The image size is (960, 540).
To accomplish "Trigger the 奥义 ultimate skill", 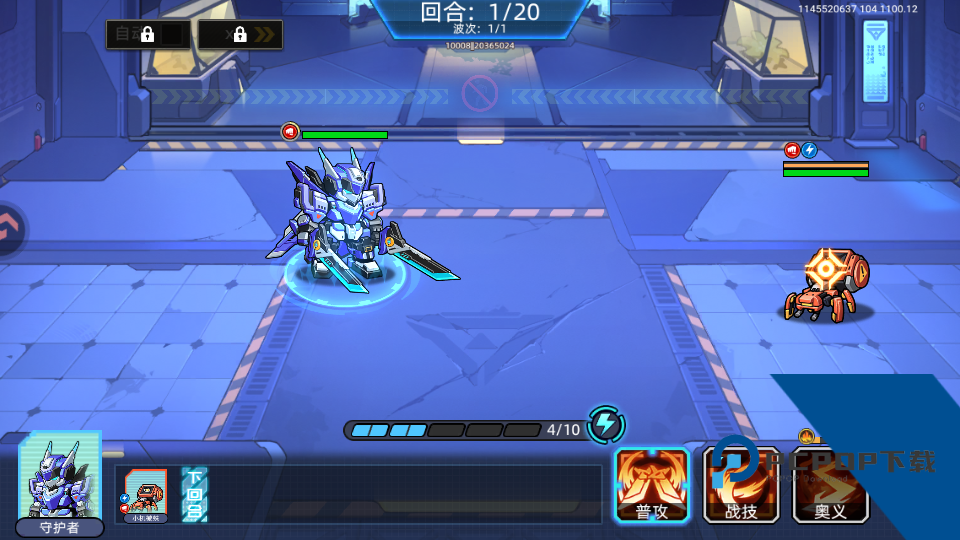I will pyautogui.click(x=830, y=484).
